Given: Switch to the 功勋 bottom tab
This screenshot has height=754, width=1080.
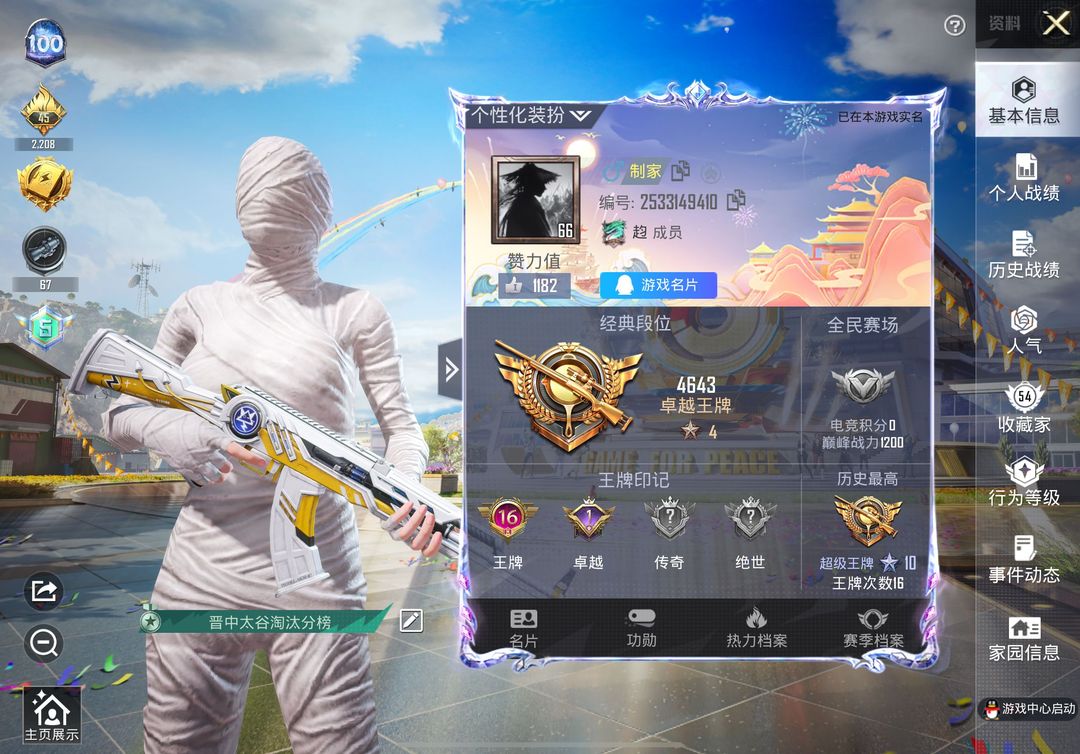Looking at the screenshot, I should coord(641,628).
